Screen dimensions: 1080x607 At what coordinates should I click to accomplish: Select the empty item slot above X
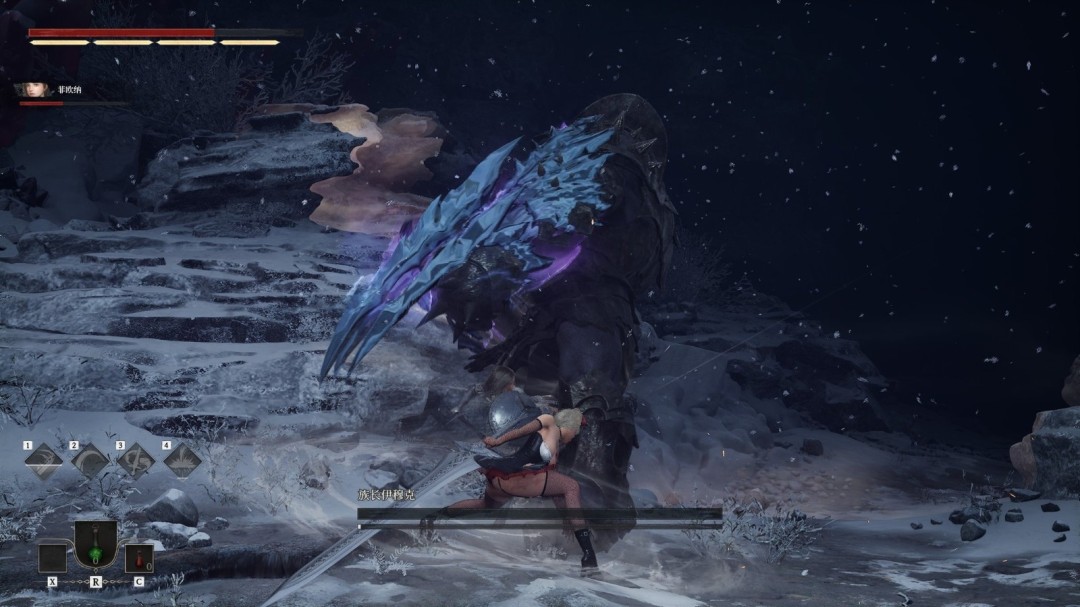pyautogui.click(x=52, y=558)
